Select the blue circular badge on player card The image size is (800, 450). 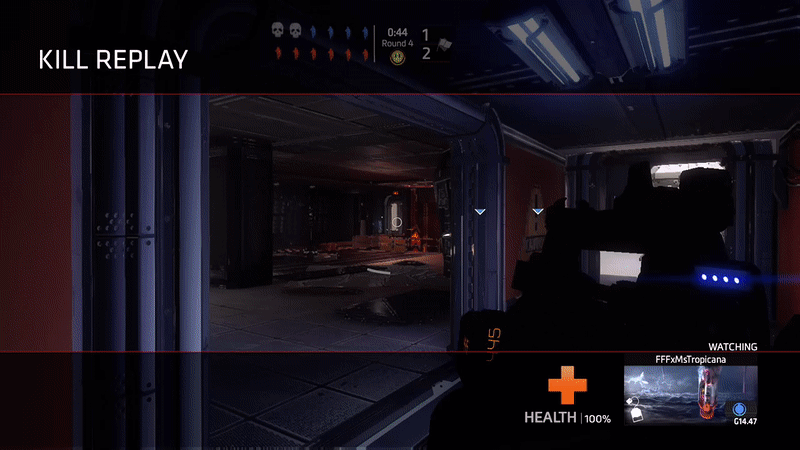pos(740,409)
